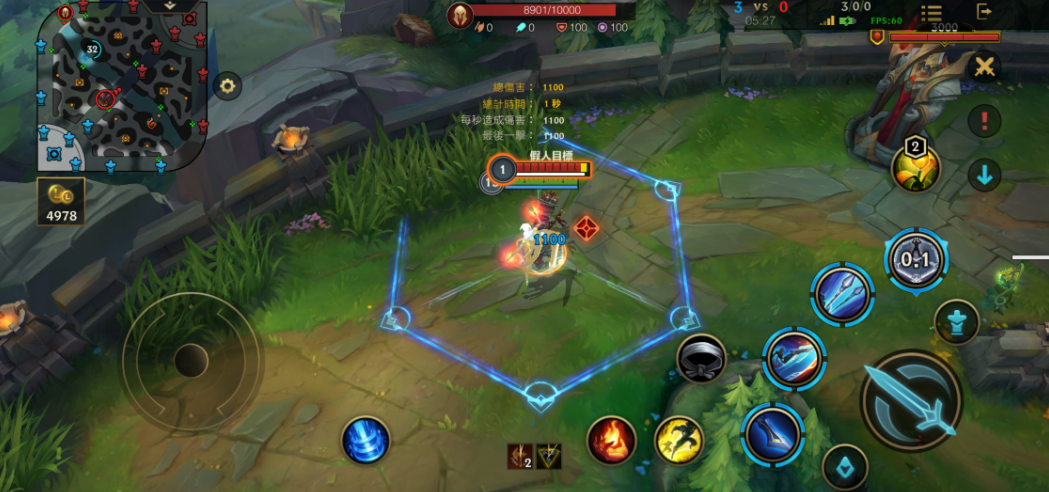Open the shop via the gold coin button
Screen dimensions: 1049x492
click(x=62, y=199)
